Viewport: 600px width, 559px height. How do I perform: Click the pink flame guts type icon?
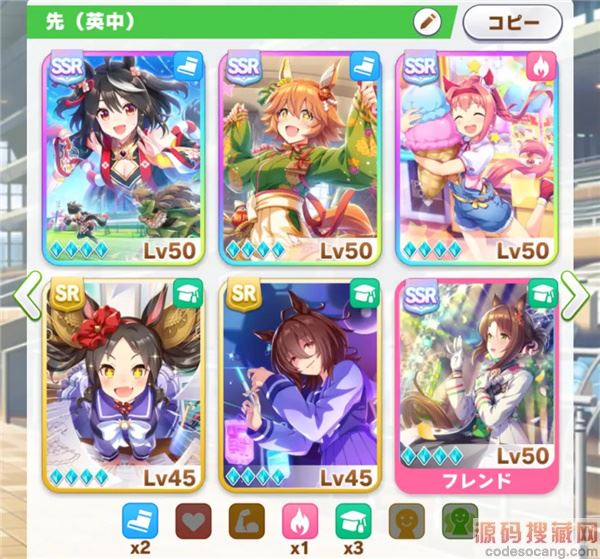(300, 519)
